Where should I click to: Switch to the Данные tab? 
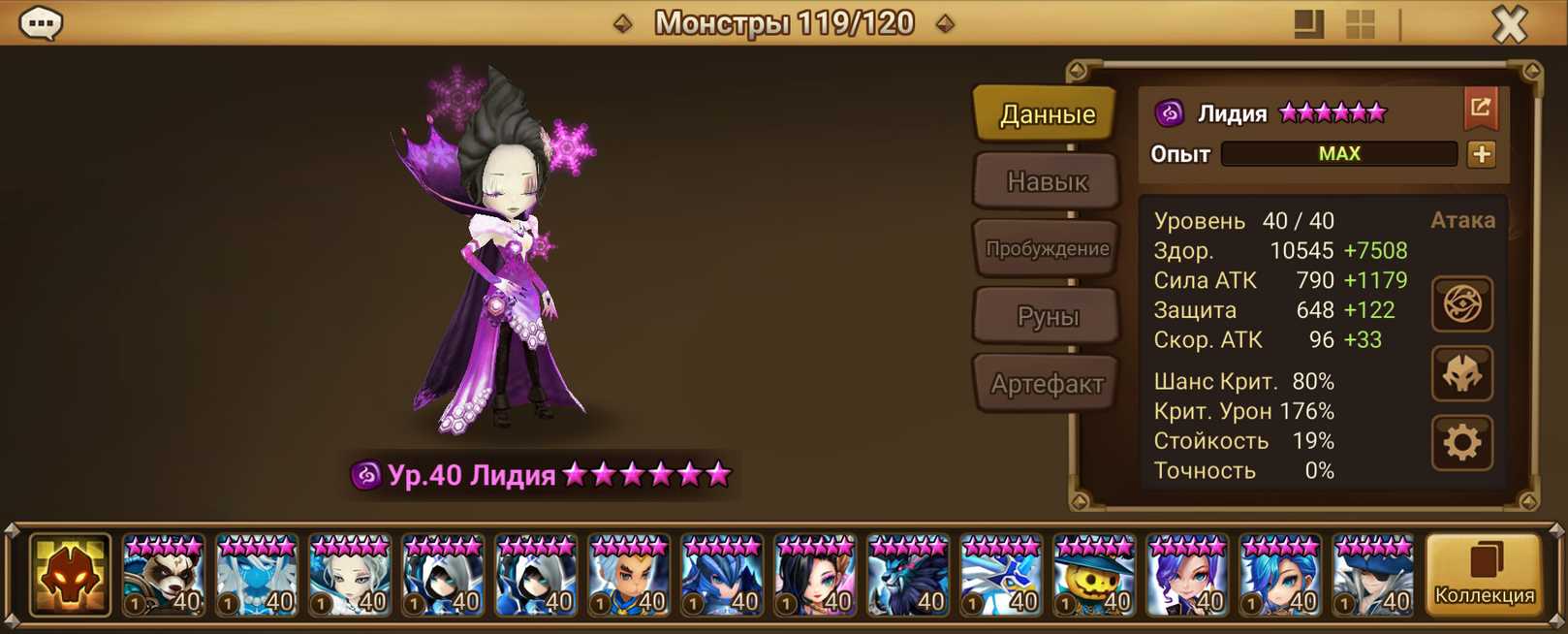(x=1047, y=114)
